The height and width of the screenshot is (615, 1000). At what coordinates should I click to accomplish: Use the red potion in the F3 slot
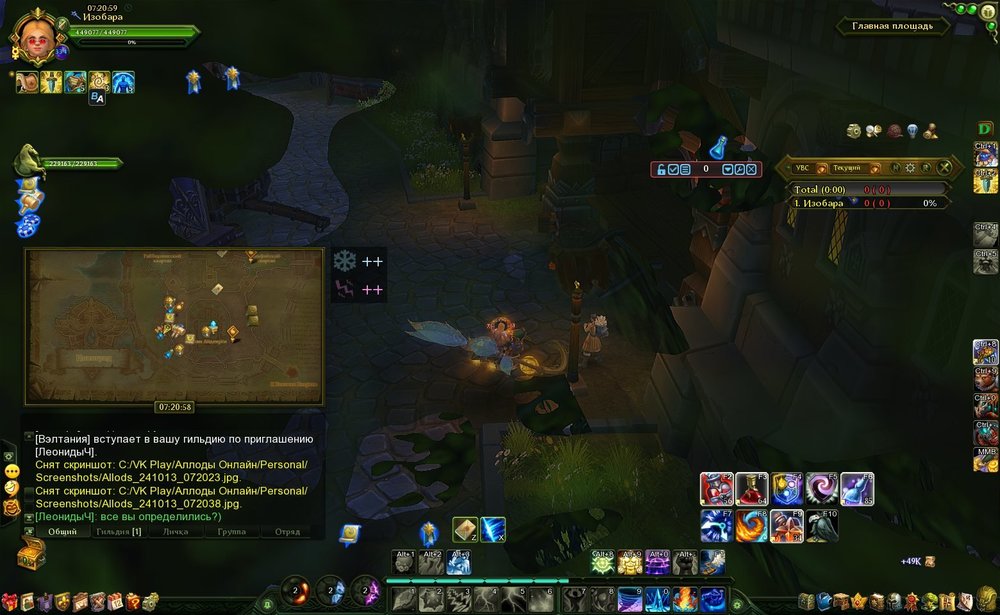[751, 489]
